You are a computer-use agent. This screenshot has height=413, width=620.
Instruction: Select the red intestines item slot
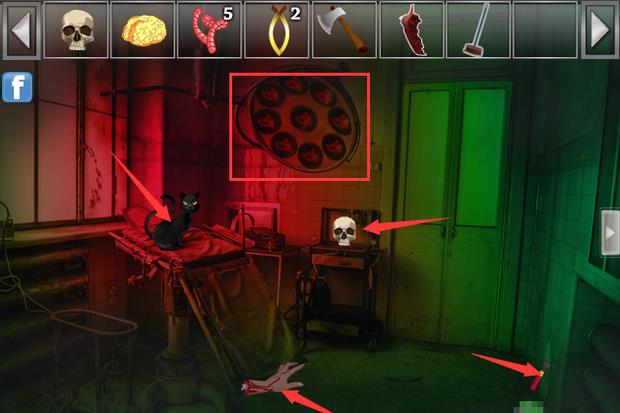[x=209, y=30]
